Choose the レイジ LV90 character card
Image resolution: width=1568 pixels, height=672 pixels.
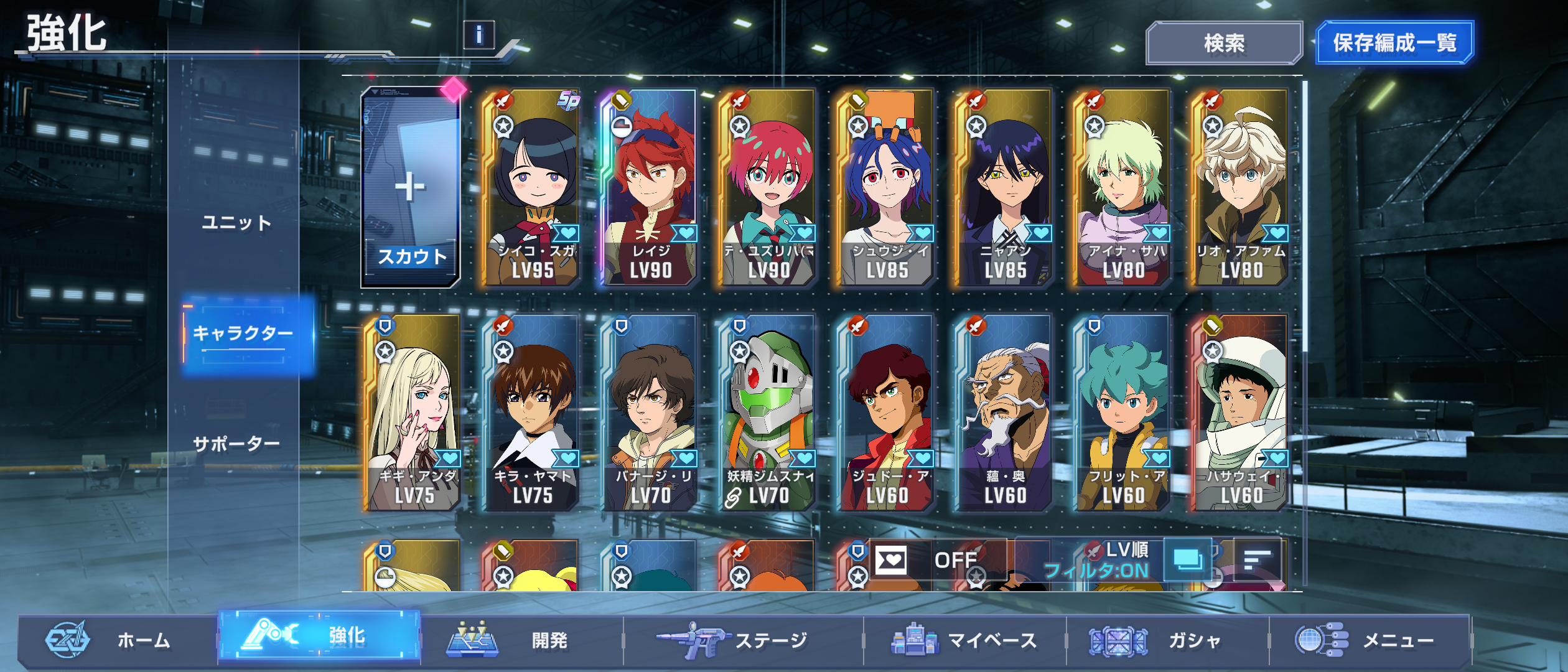[650, 187]
